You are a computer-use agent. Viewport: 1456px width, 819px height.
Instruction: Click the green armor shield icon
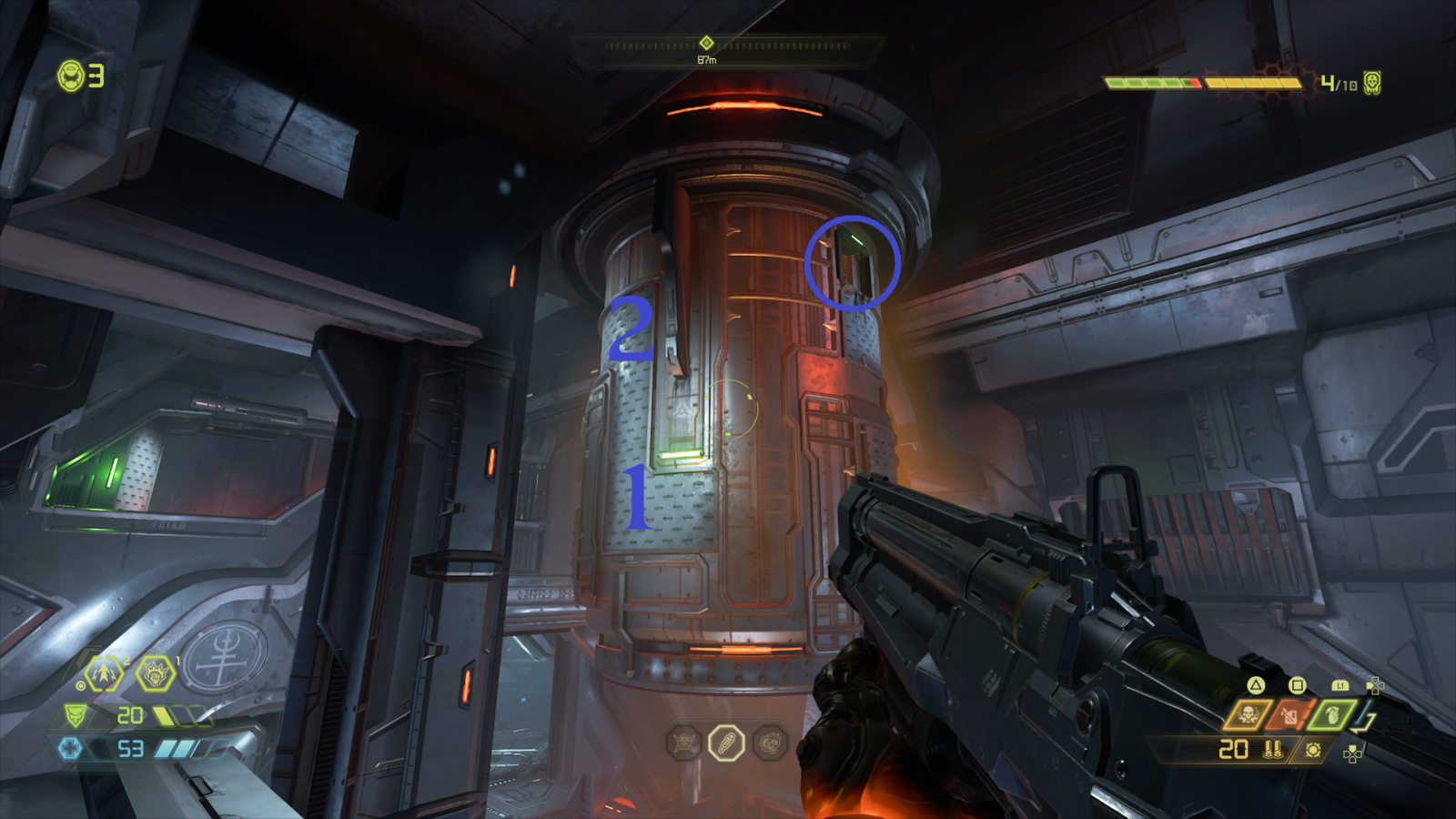(75, 714)
